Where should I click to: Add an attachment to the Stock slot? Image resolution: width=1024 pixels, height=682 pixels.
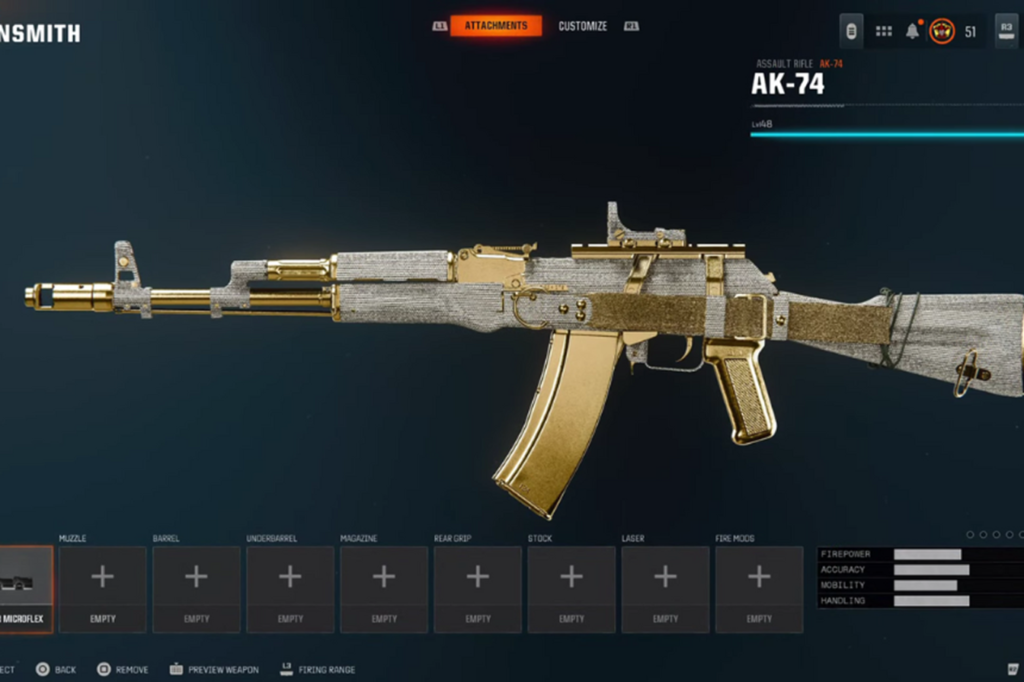(571, 588)
